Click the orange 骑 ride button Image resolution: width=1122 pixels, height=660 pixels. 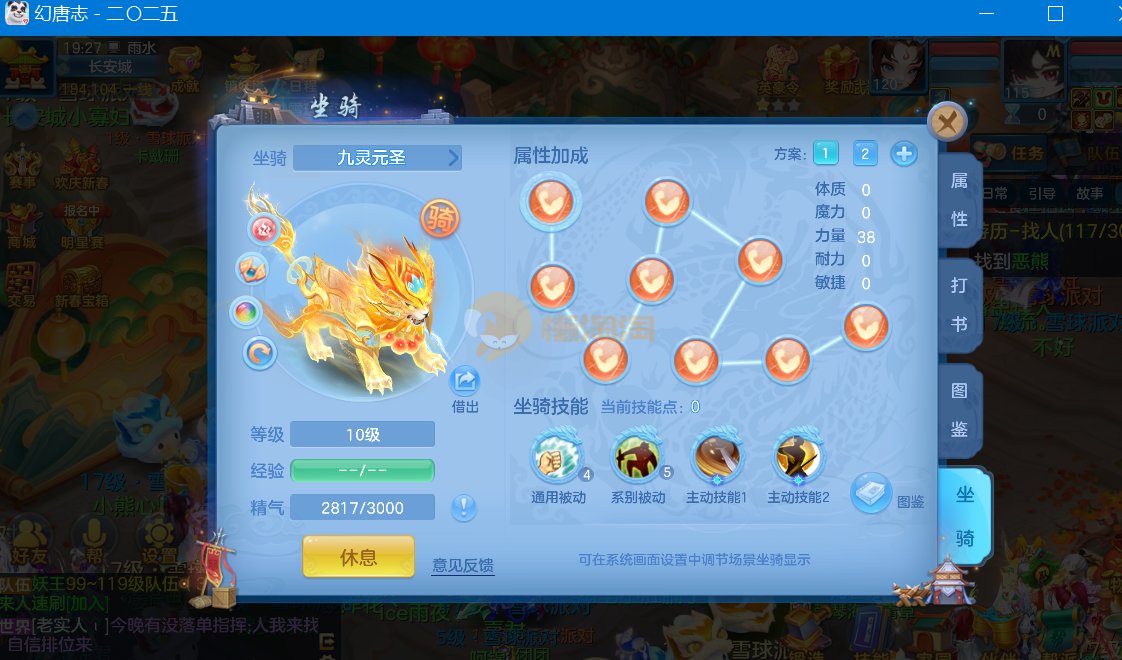click(x=439, y=217)
